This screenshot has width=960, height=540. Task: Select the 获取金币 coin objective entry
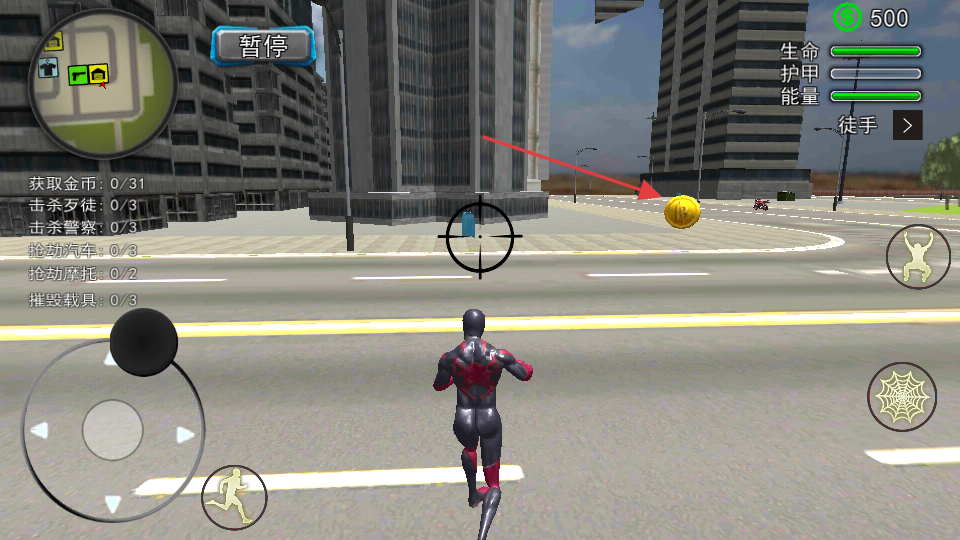(87, 183)
